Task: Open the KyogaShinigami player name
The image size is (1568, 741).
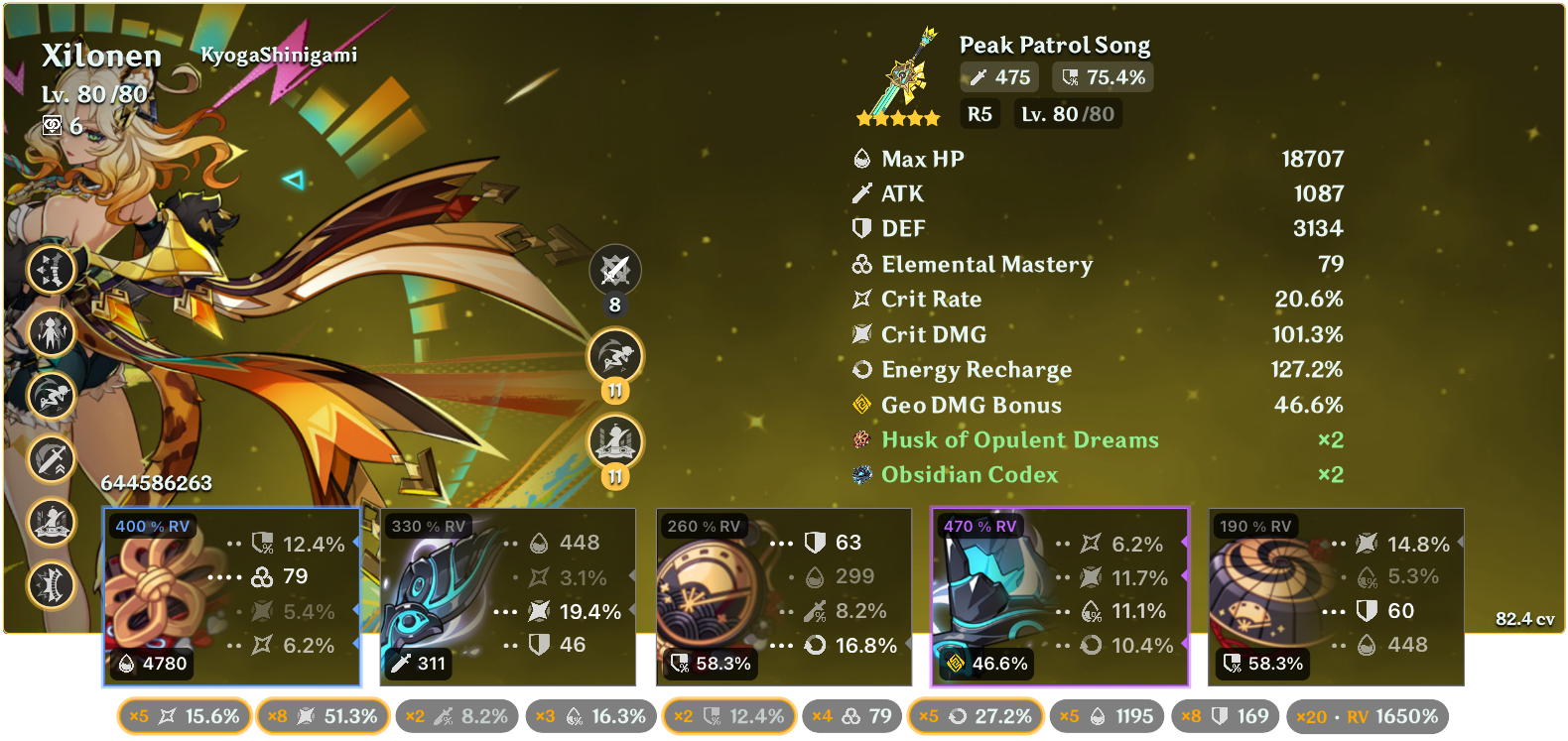Action: pos(281,58)
